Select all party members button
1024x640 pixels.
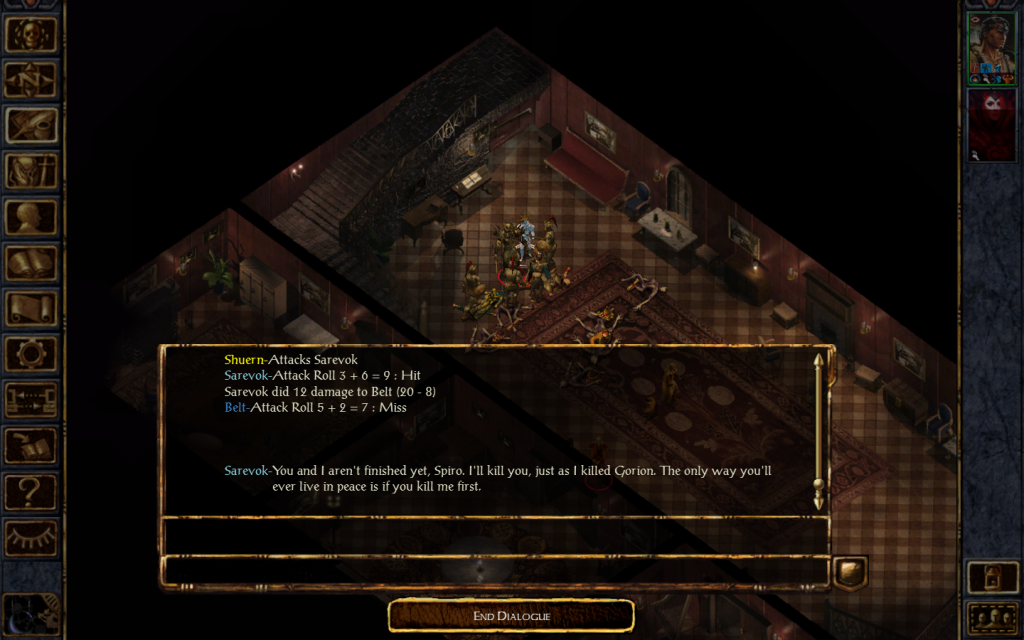(x=991, y=617)
